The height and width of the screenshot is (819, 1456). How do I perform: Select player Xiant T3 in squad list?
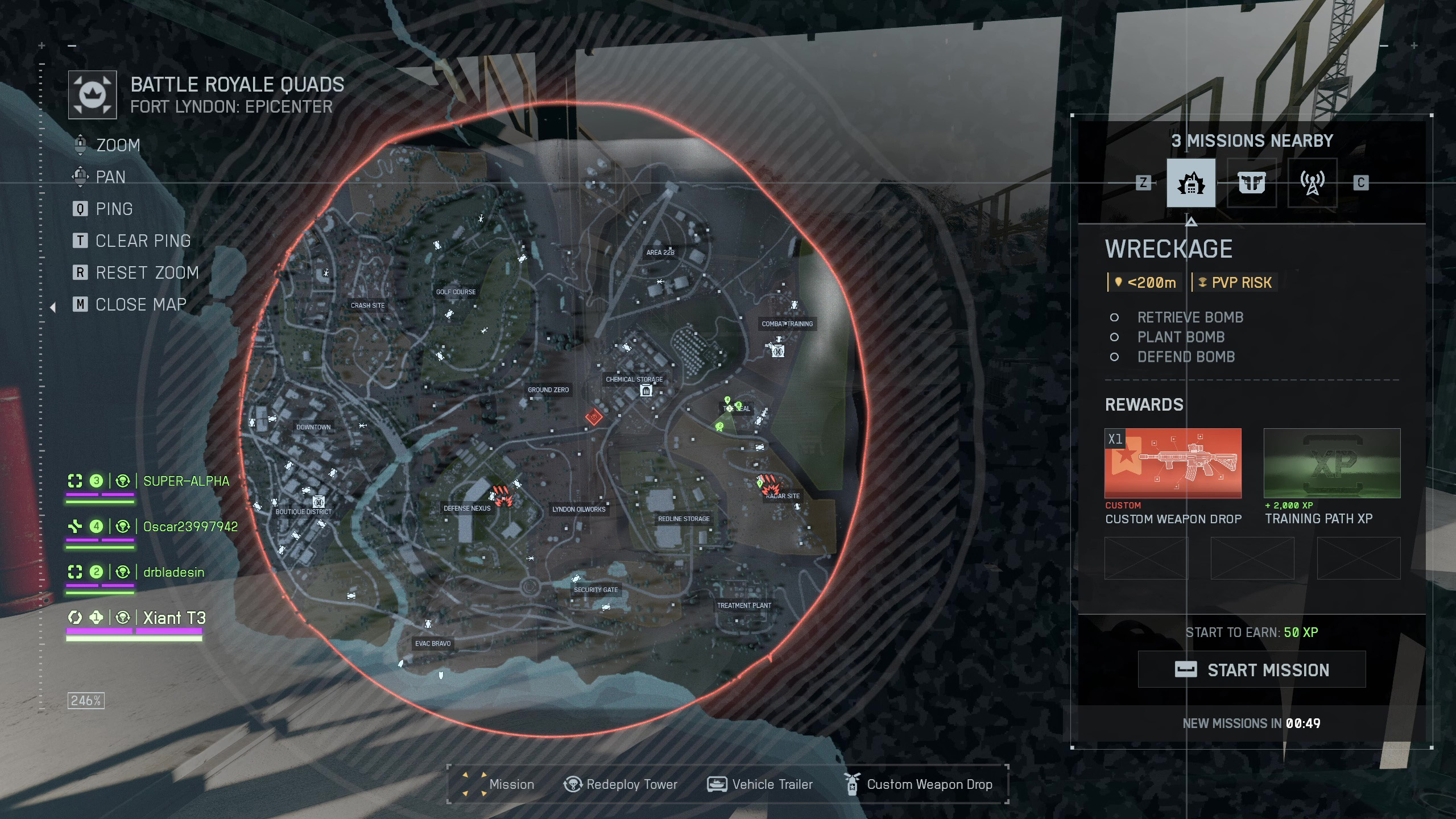(x=174, y=618)
